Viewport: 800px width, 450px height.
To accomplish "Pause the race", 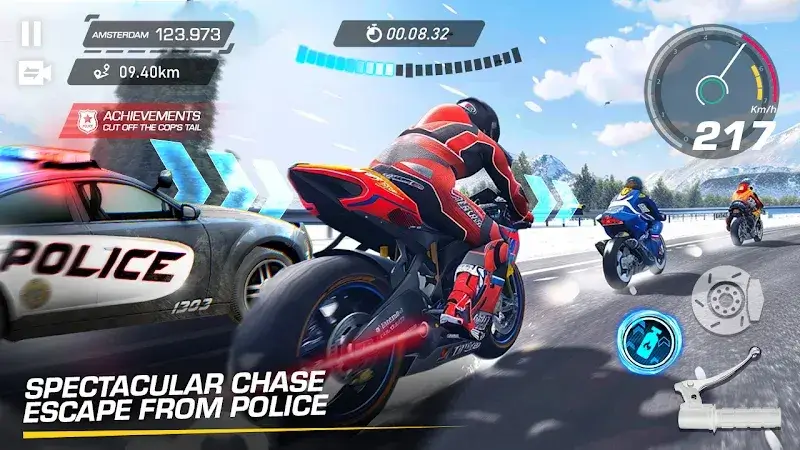I will coord(31,33).
